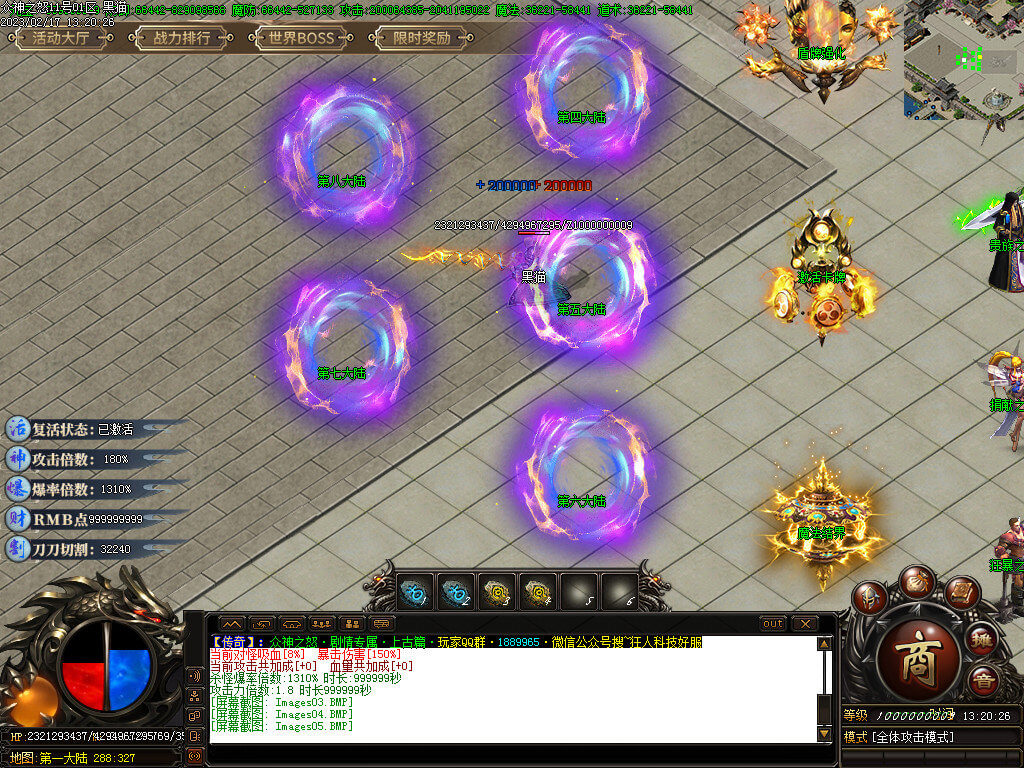
Task: Select the gold rune in hotbar slot 3
Action: [496, 592]
